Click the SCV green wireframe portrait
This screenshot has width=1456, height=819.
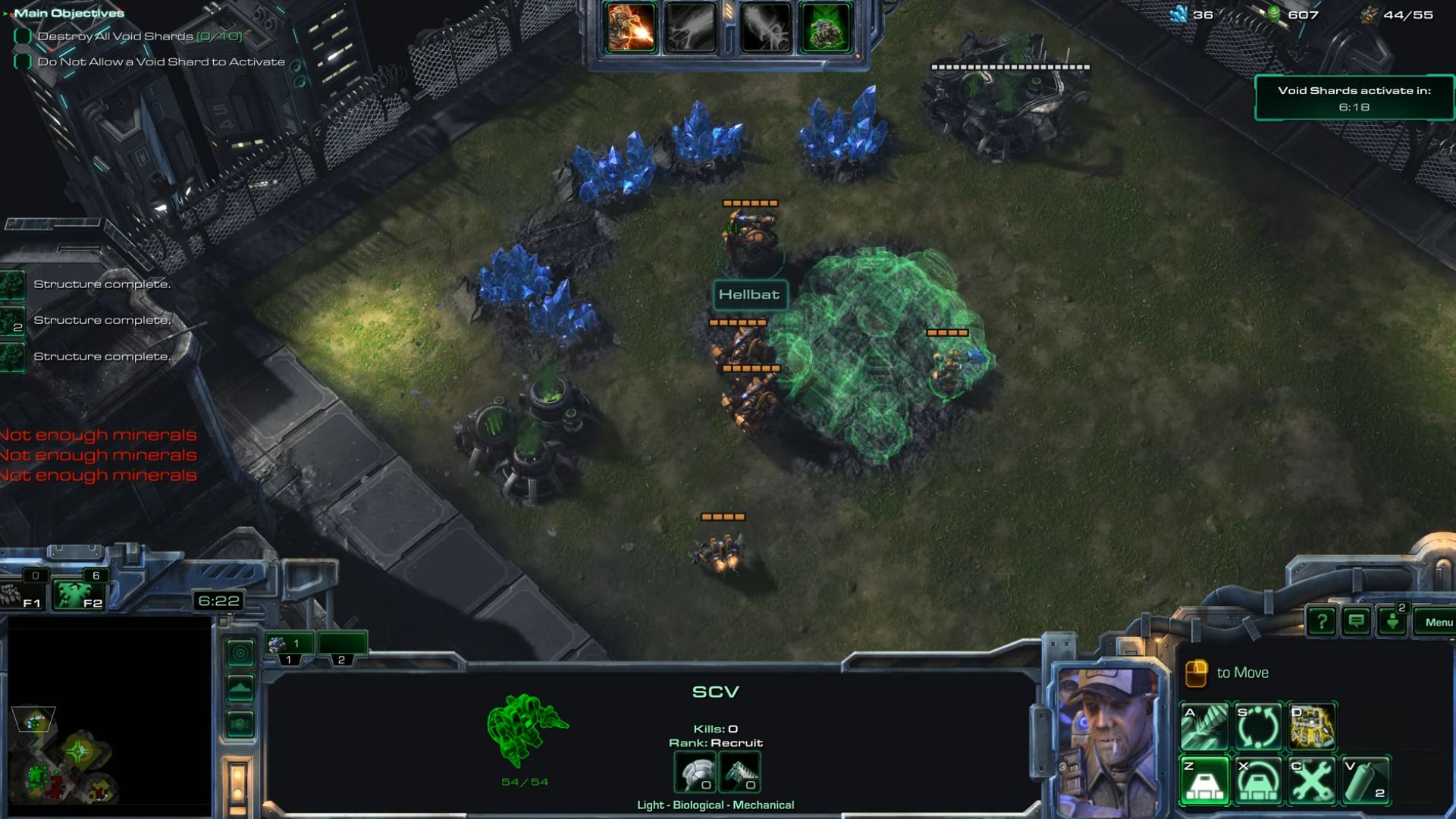point(526,730)
